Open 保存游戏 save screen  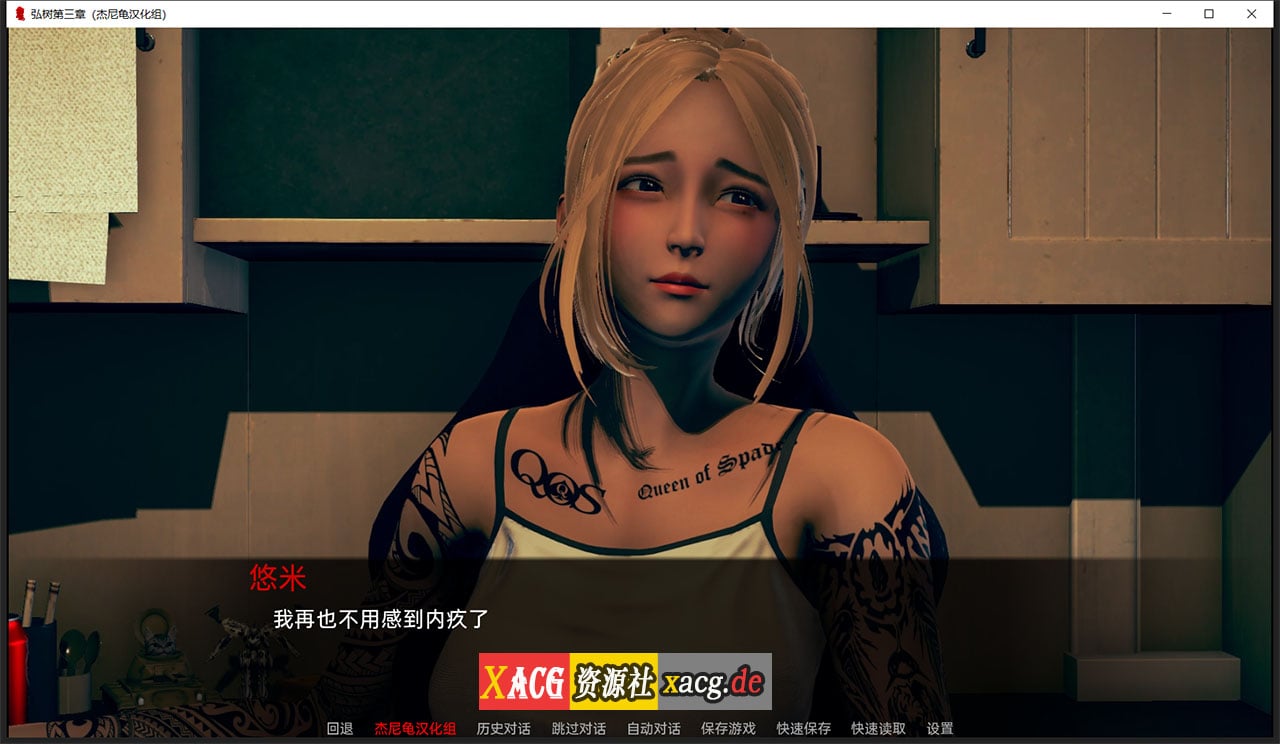(731, 729)
